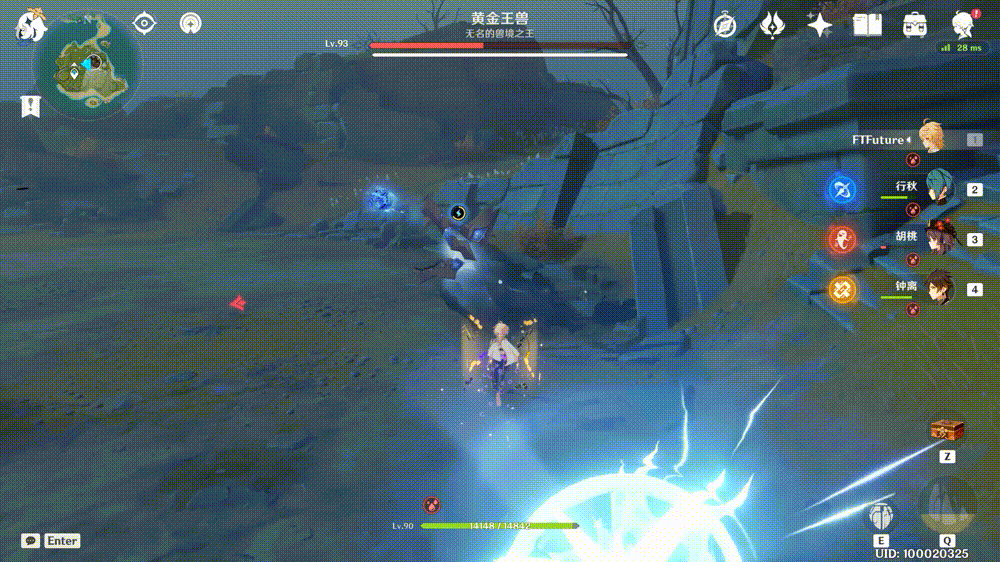Screen dimensions: 1000x562
Task: Trigger 行秋's blue elemental burst icon
Action: [842, 188]
